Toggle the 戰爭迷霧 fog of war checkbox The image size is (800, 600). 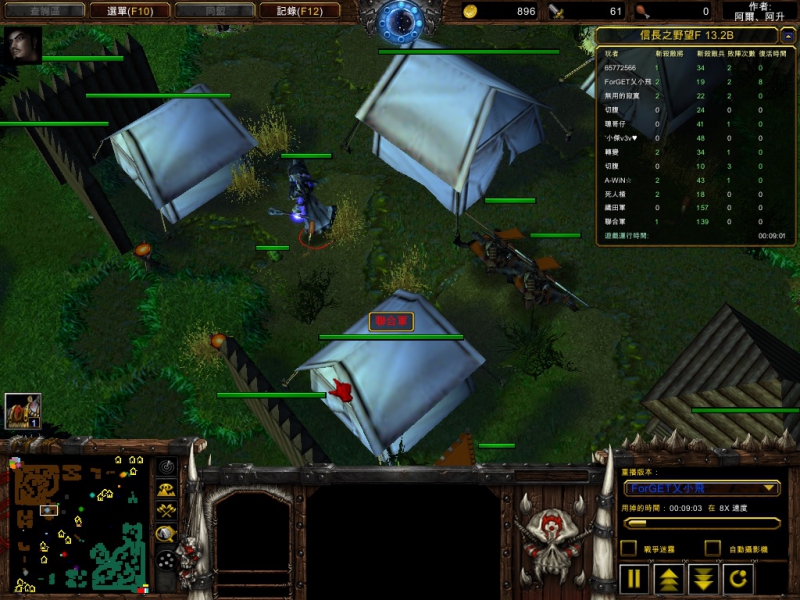(x=629, y=548)
